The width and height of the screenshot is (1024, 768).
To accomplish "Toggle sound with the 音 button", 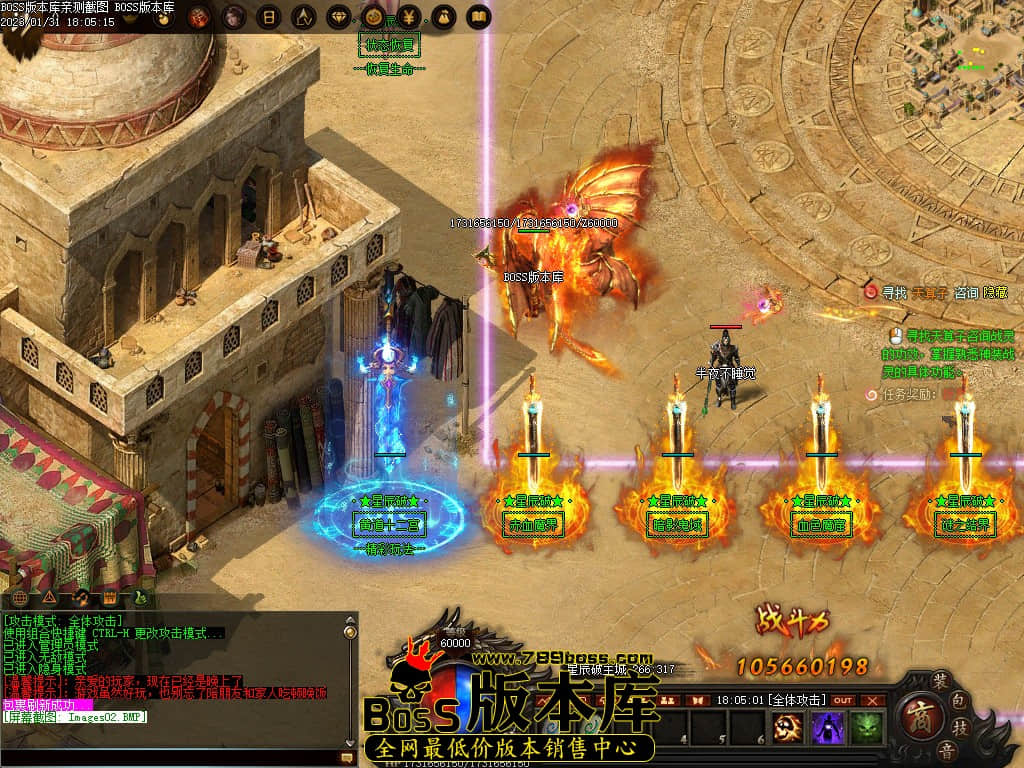I will (946, 751).
